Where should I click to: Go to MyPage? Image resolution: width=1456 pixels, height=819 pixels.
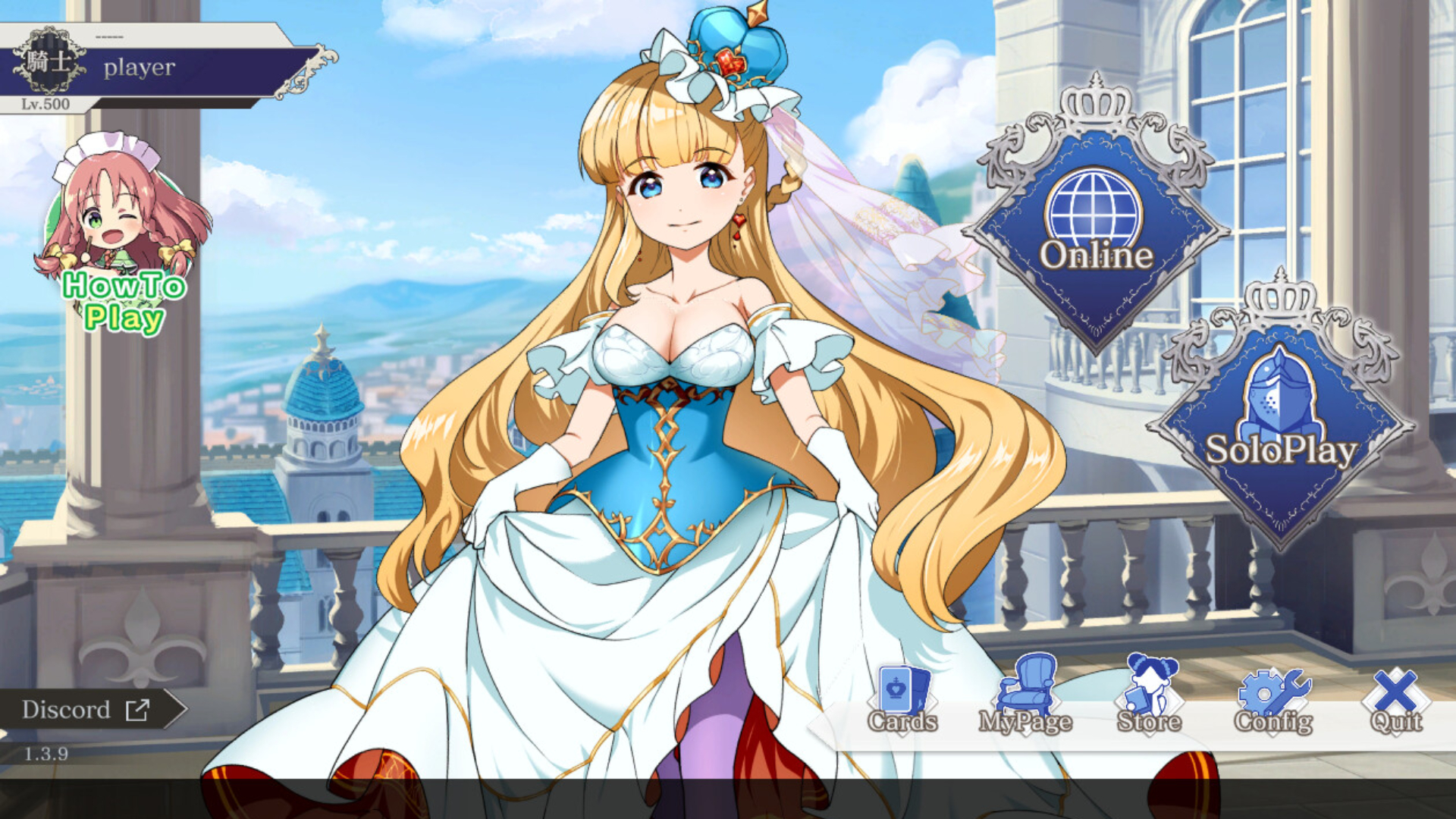(1025, 701)
